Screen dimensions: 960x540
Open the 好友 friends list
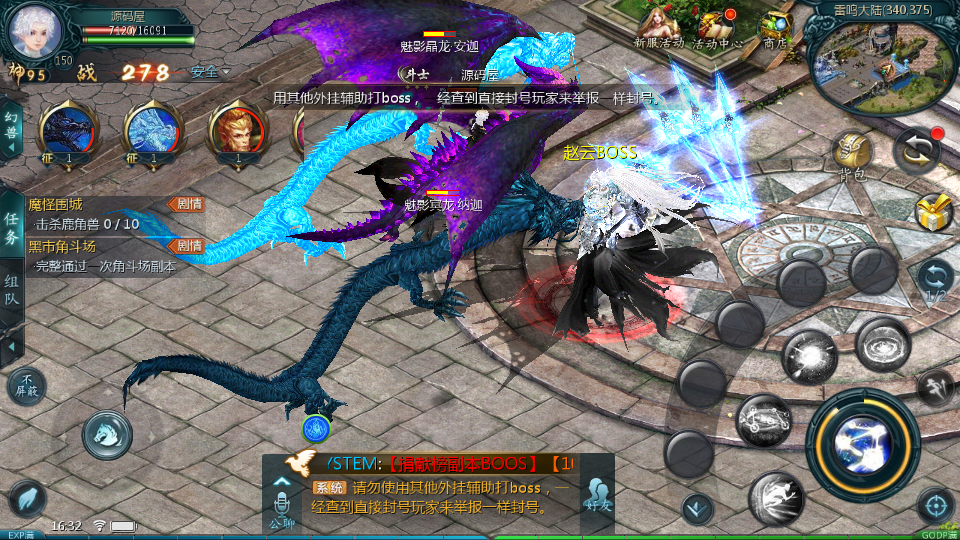click(598, 495)
